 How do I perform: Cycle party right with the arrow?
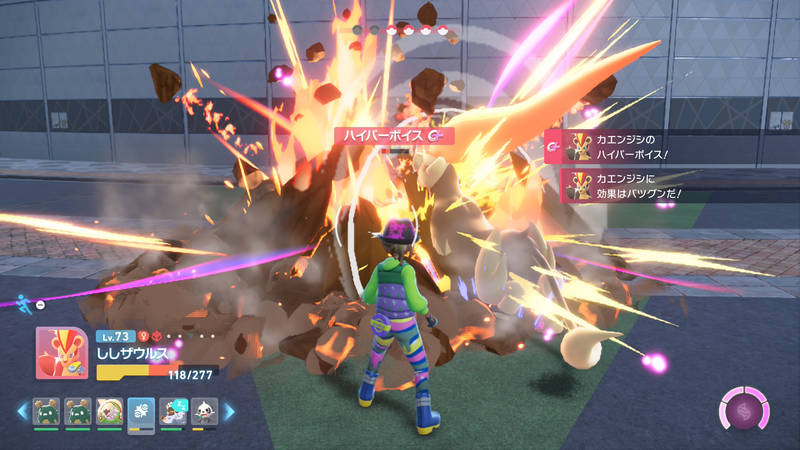point(229,411)
